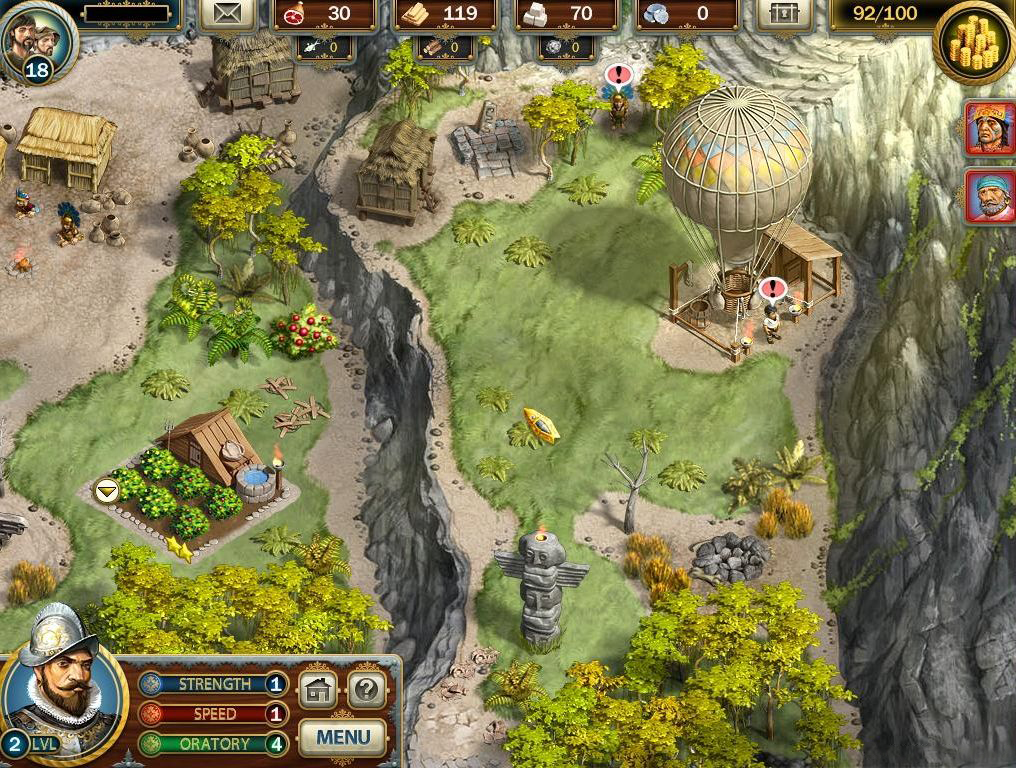The image size is (1016, 768).
Task: Open the MENU button
Action: coord(342,738)
